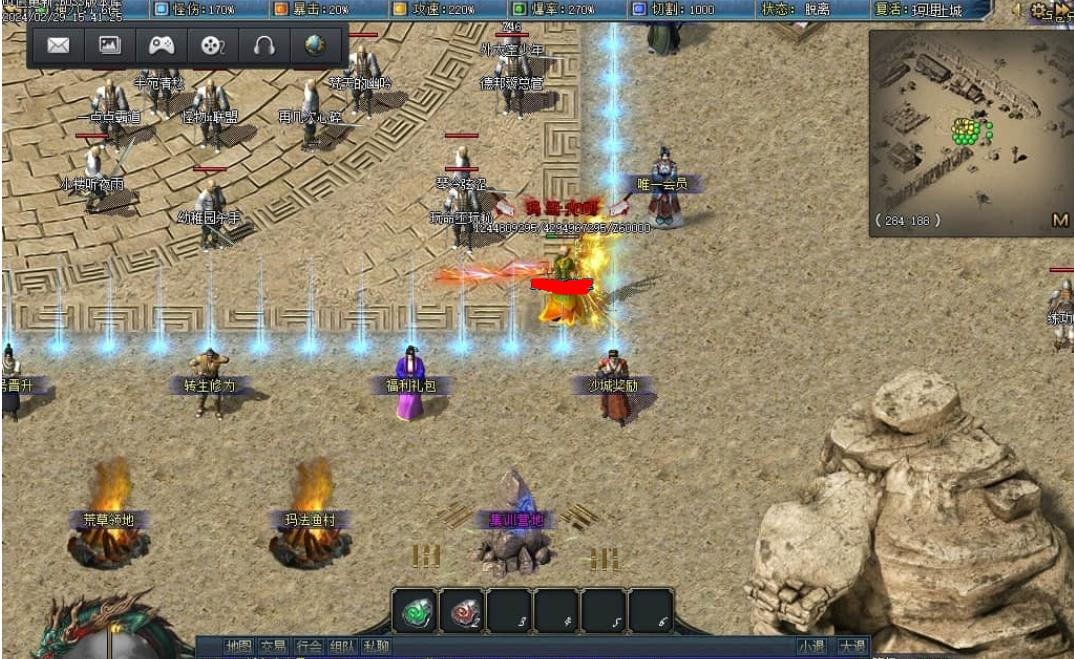
Task: Toggle the minimap M button
Action: point(1060,220)
